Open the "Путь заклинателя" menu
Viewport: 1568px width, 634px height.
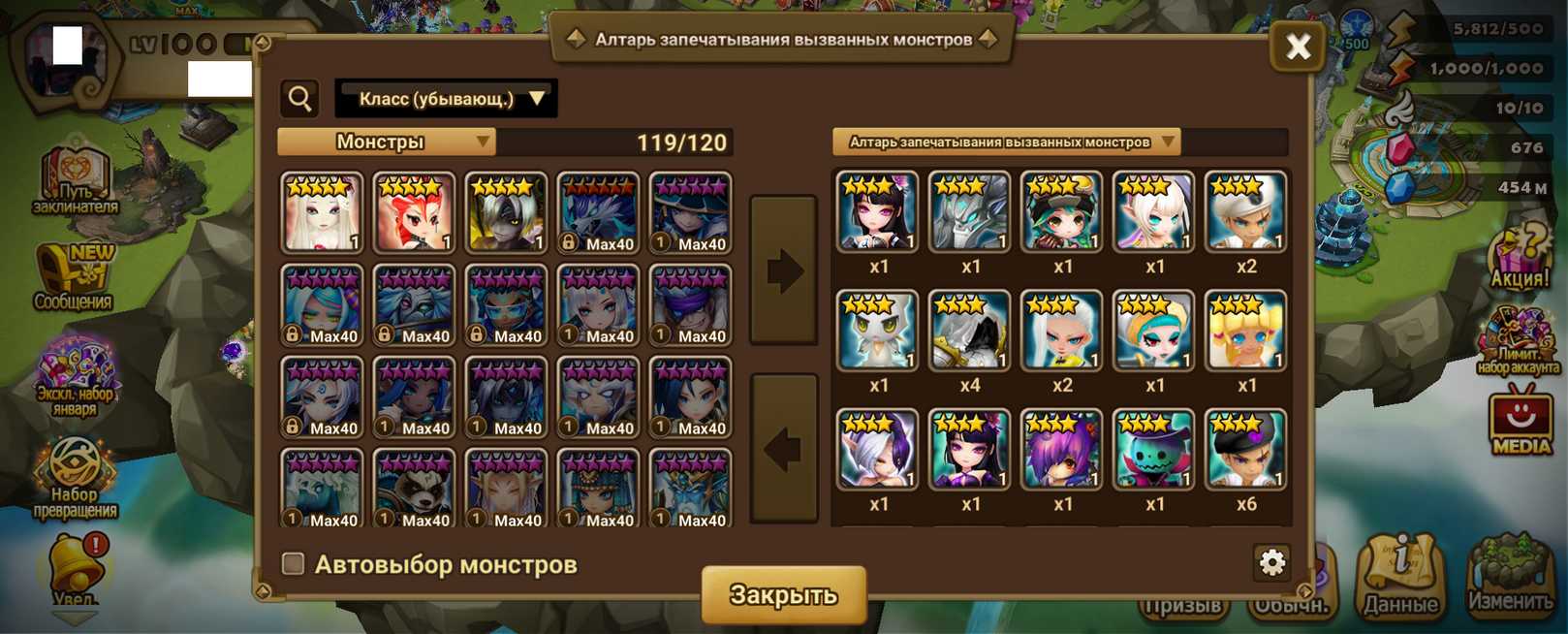point(75,181)
